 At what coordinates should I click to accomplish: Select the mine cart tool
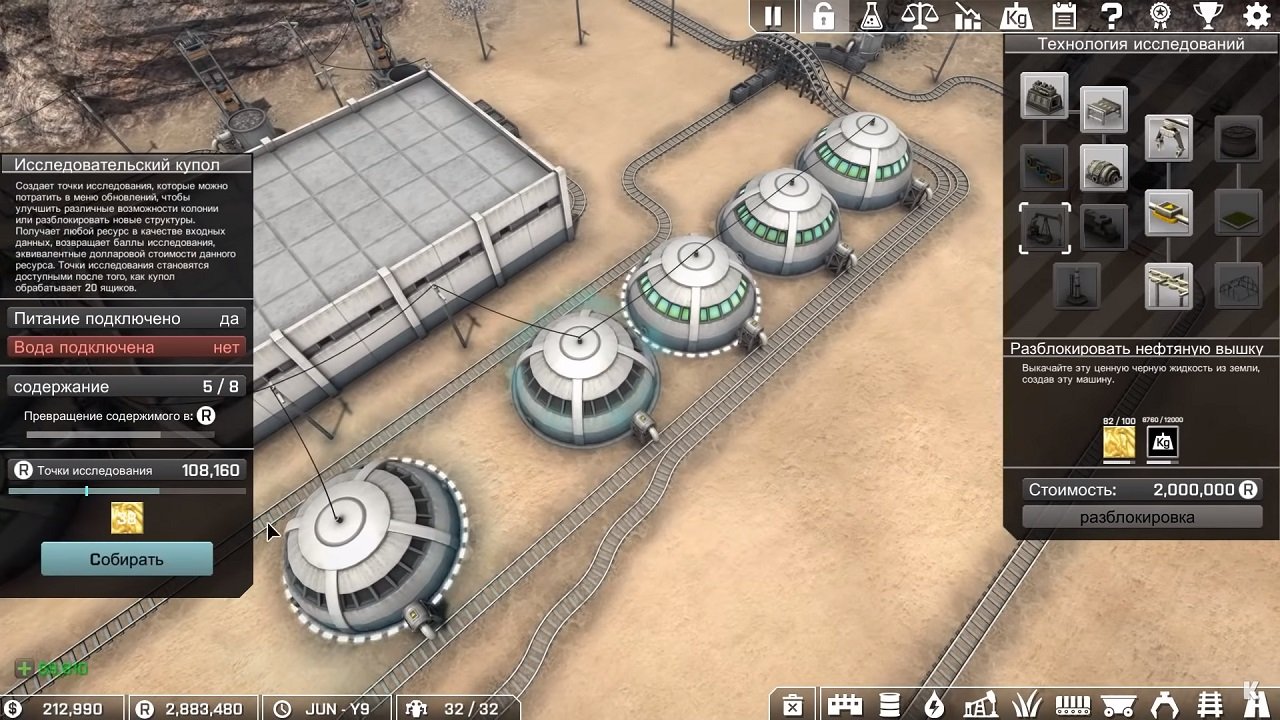pos(1120,705)
